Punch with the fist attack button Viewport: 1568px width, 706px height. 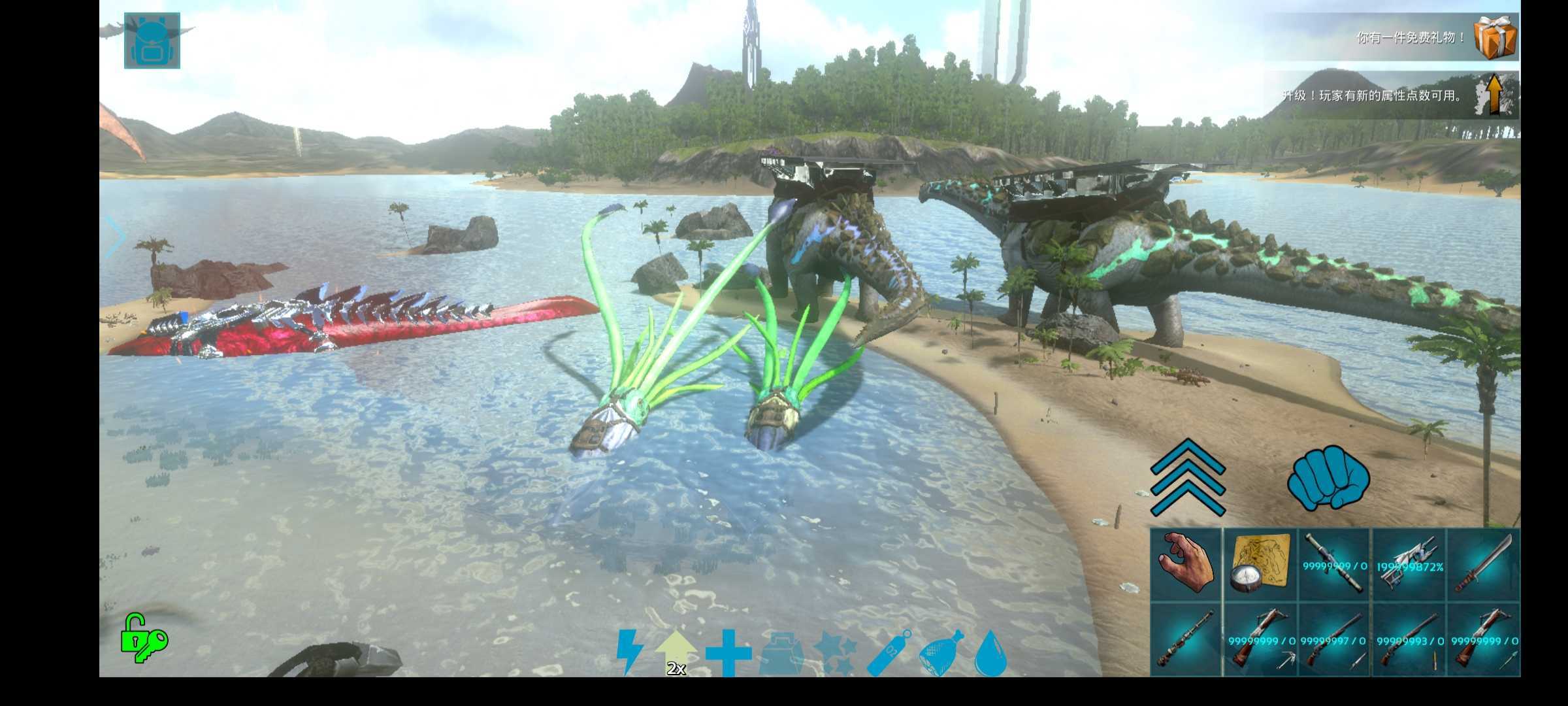(x=1328, y=479)
